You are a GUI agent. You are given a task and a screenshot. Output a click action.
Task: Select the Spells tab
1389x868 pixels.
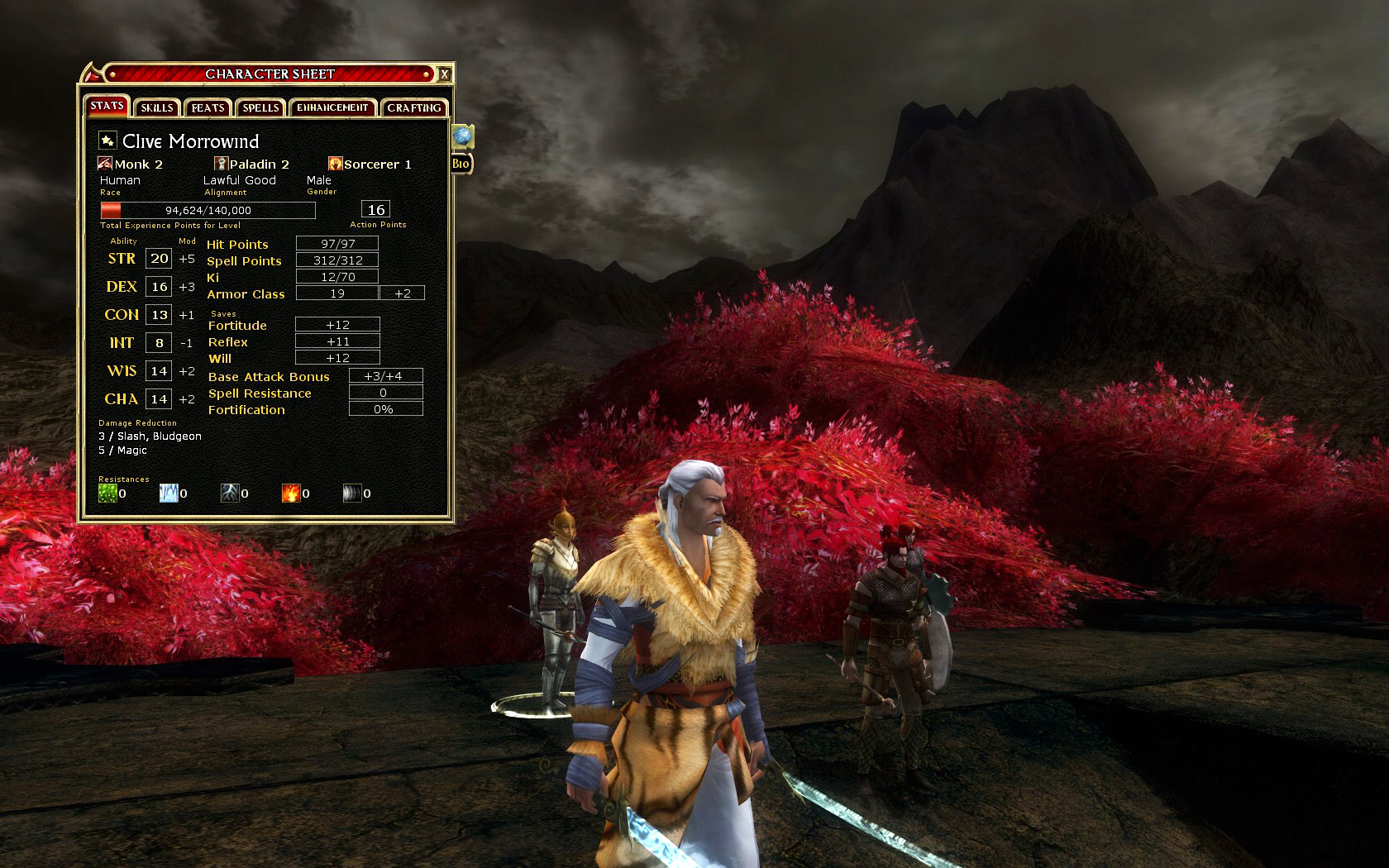click(260, 107)
